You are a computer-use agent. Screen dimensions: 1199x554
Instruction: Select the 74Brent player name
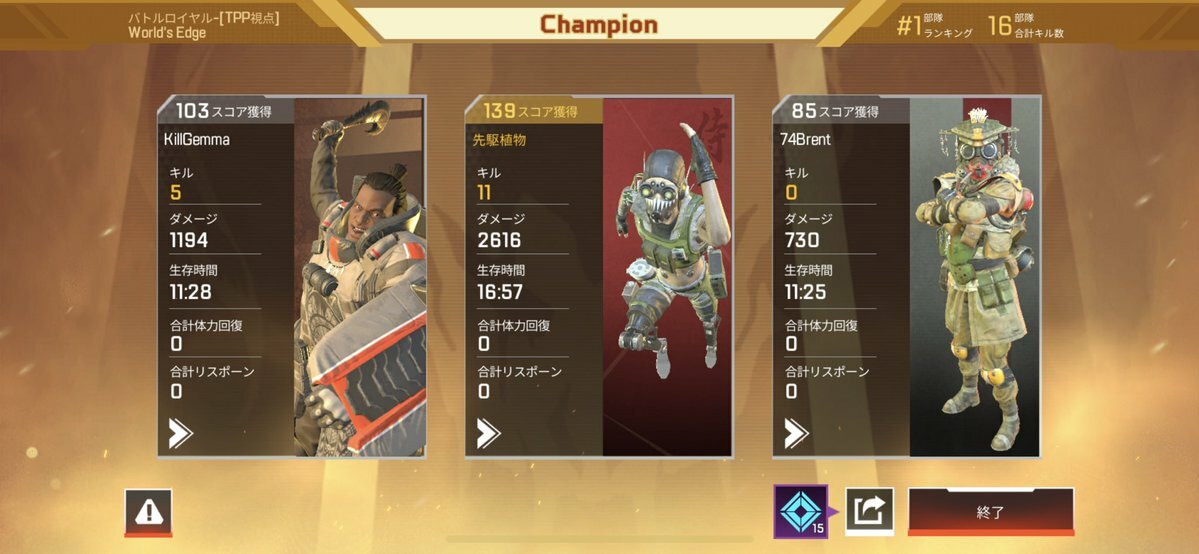click(x=804, y=140)
